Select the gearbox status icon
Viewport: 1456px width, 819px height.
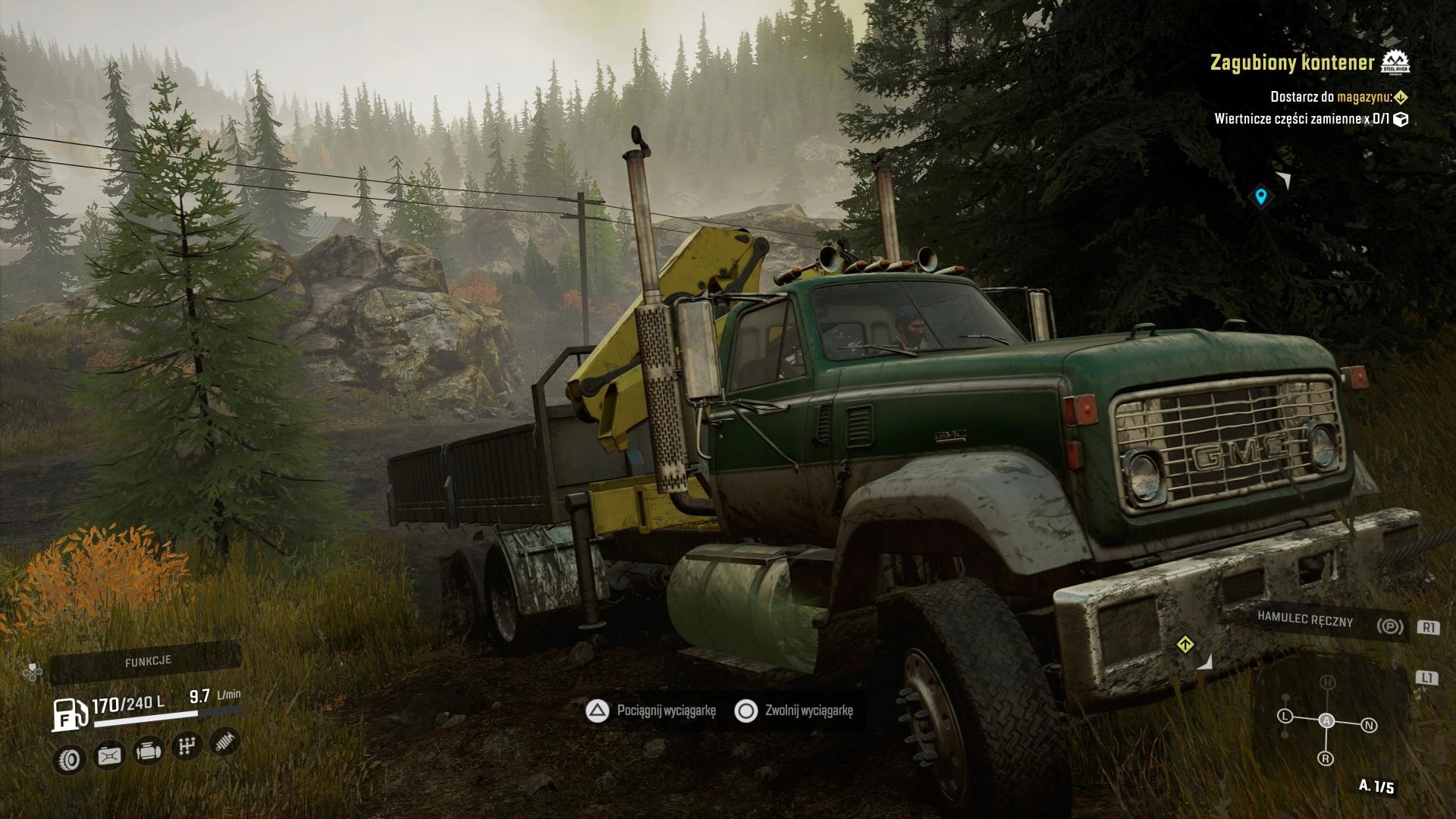pos(186,746)
